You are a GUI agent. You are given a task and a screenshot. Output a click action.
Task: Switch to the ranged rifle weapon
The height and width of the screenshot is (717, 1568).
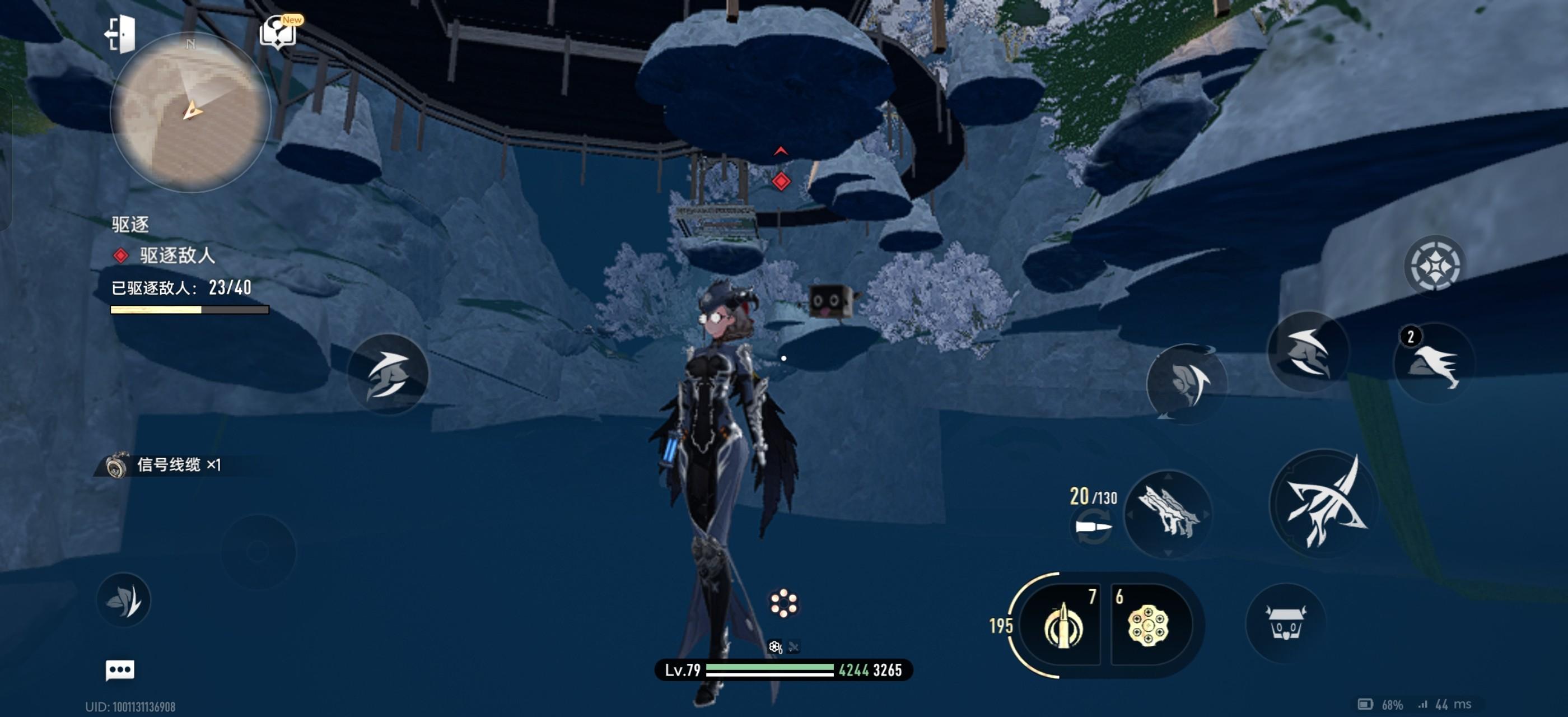1168,514
